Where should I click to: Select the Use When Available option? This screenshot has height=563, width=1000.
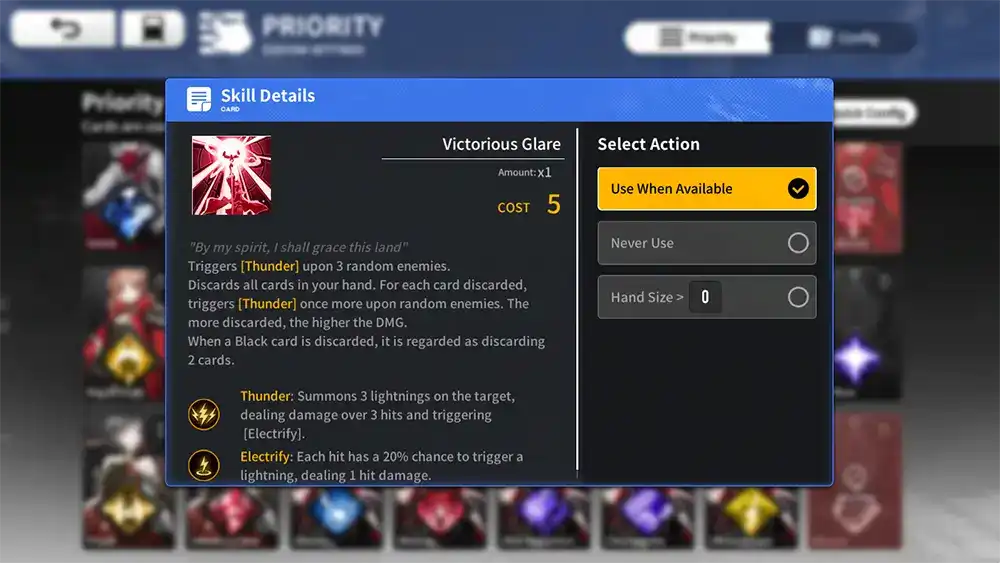coord(706,189)
